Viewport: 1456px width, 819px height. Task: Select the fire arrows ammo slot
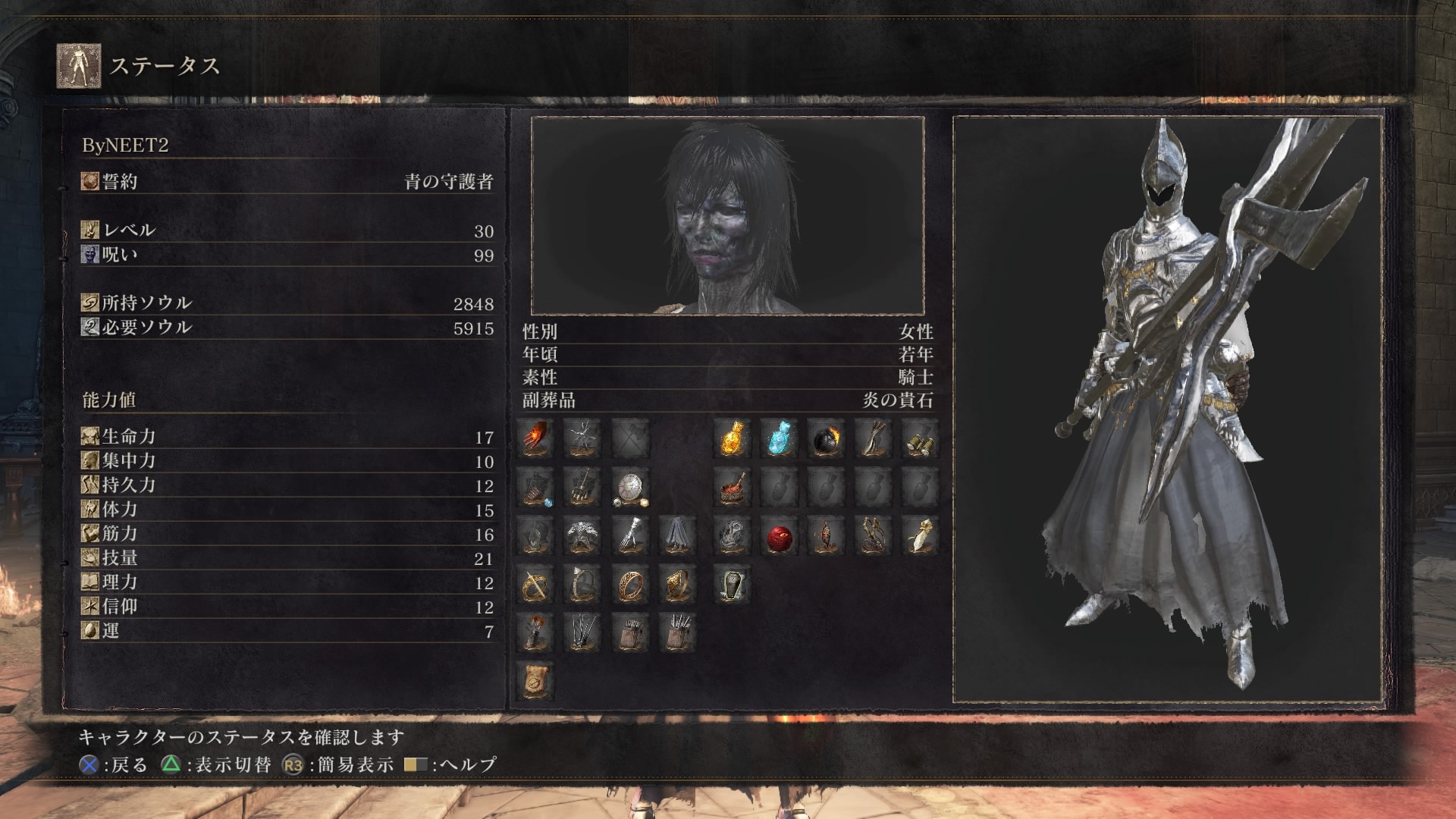coord(535,632)
